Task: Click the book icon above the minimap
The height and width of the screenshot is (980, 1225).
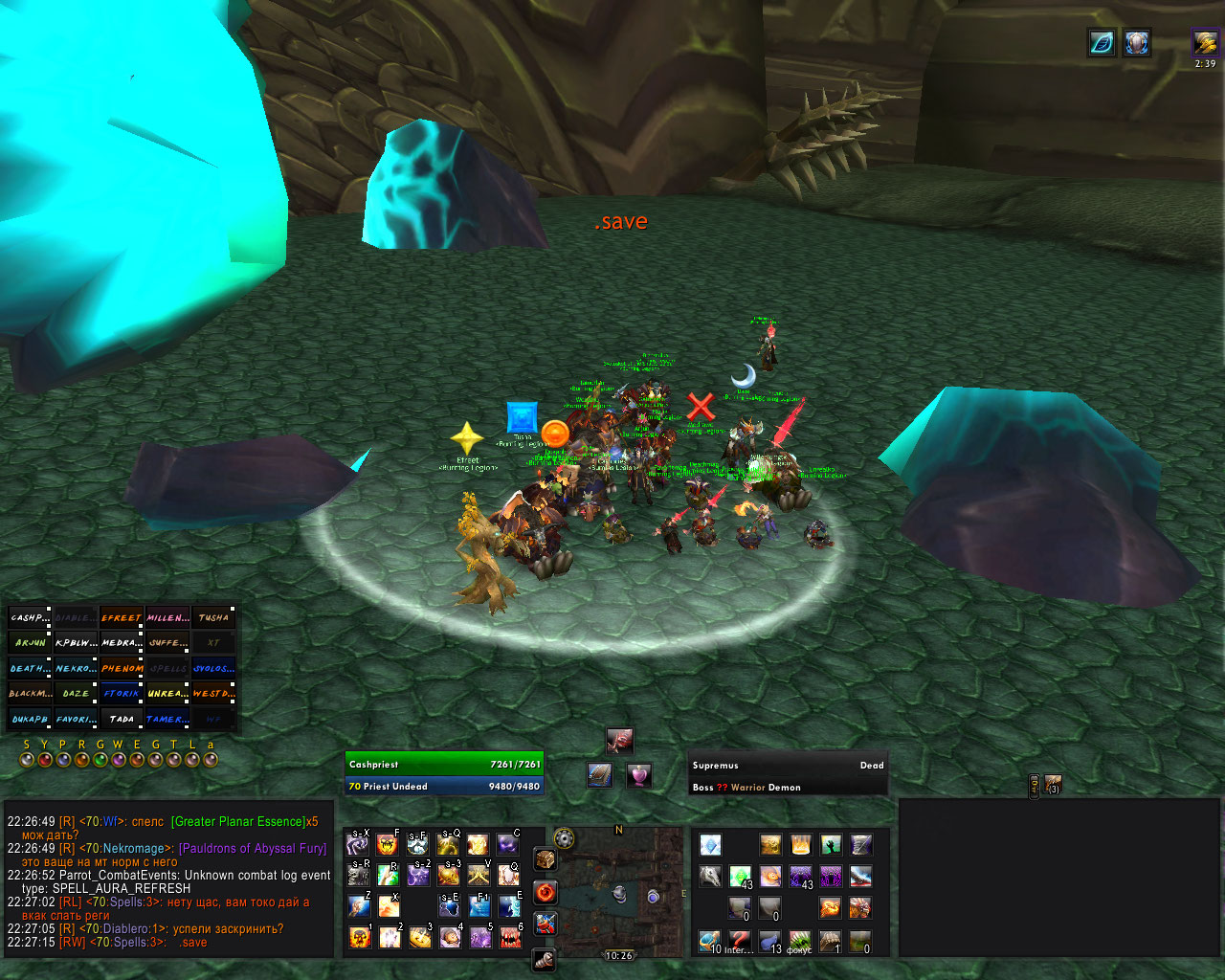Action: (600, 774)
